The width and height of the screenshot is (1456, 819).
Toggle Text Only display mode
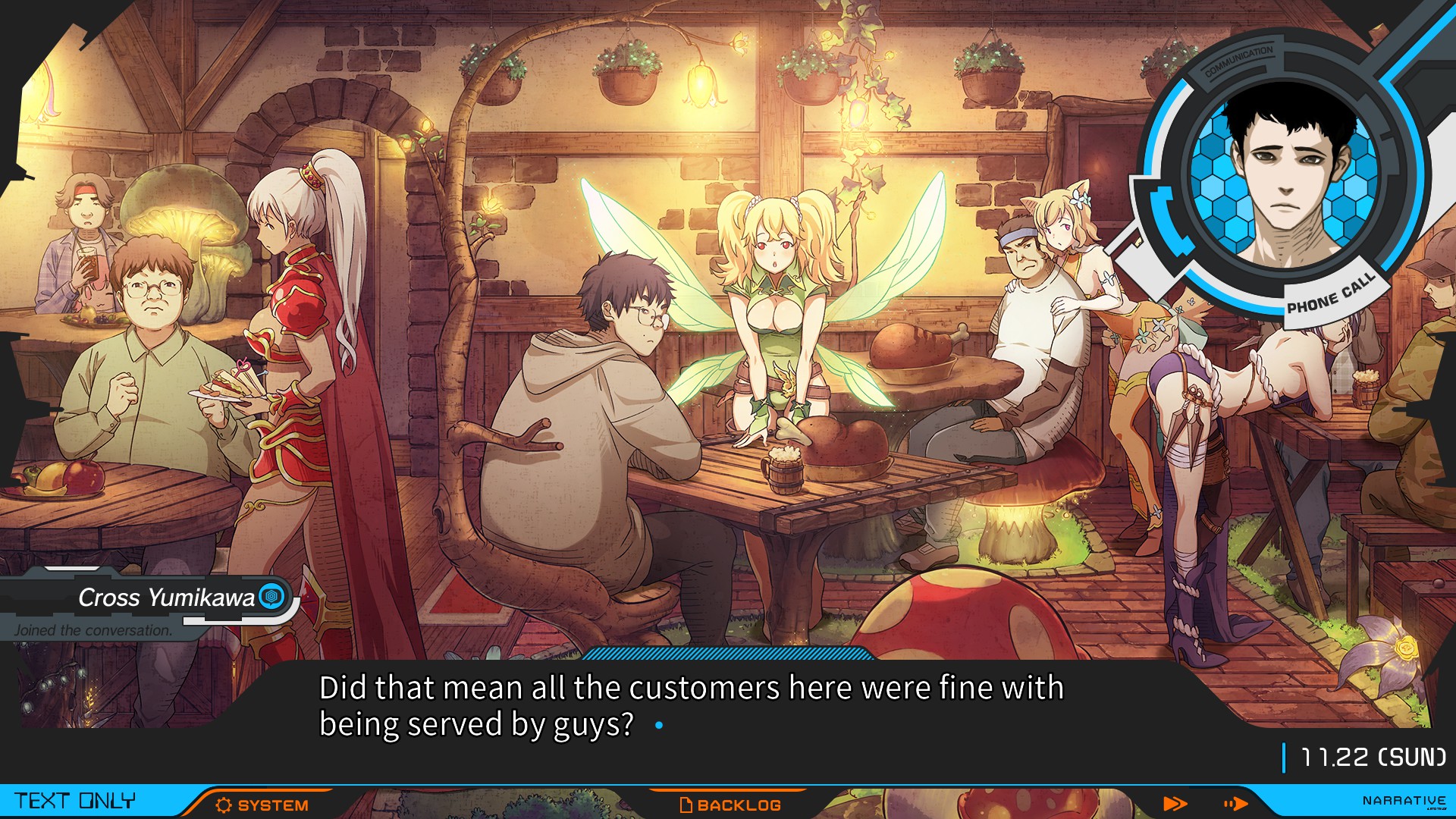coord(76,800)
